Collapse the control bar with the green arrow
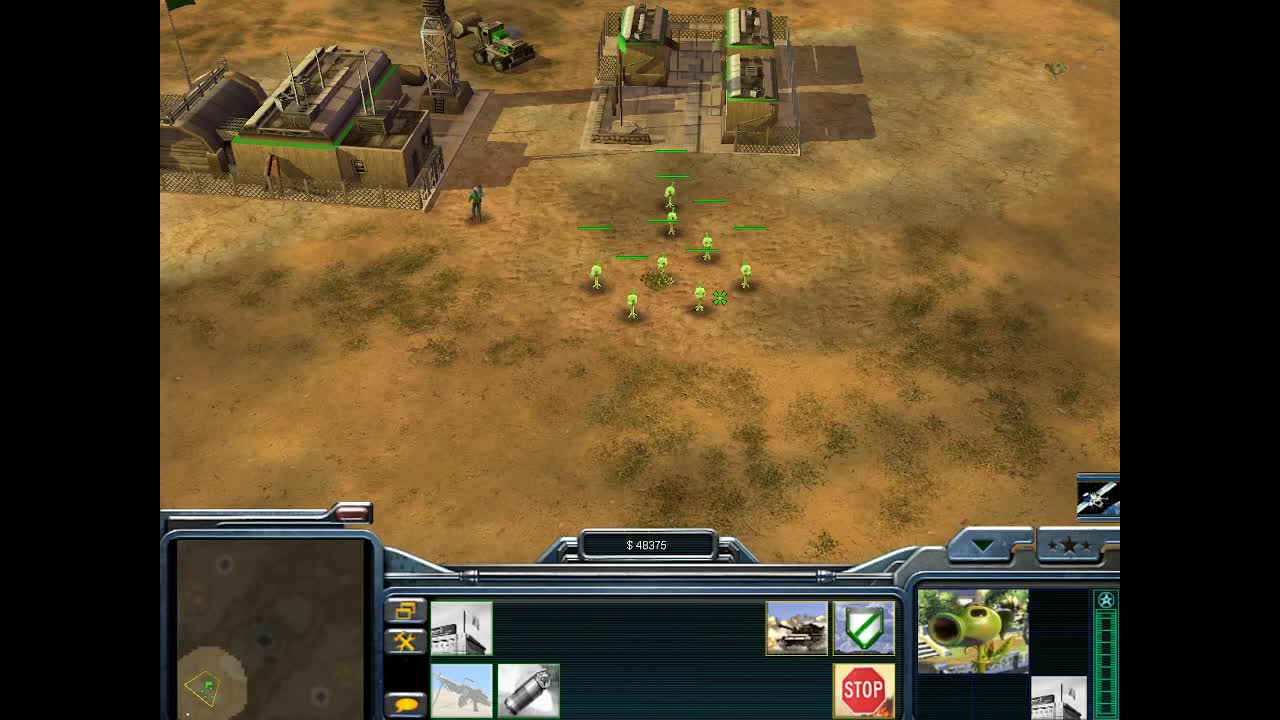 (984, 545)
